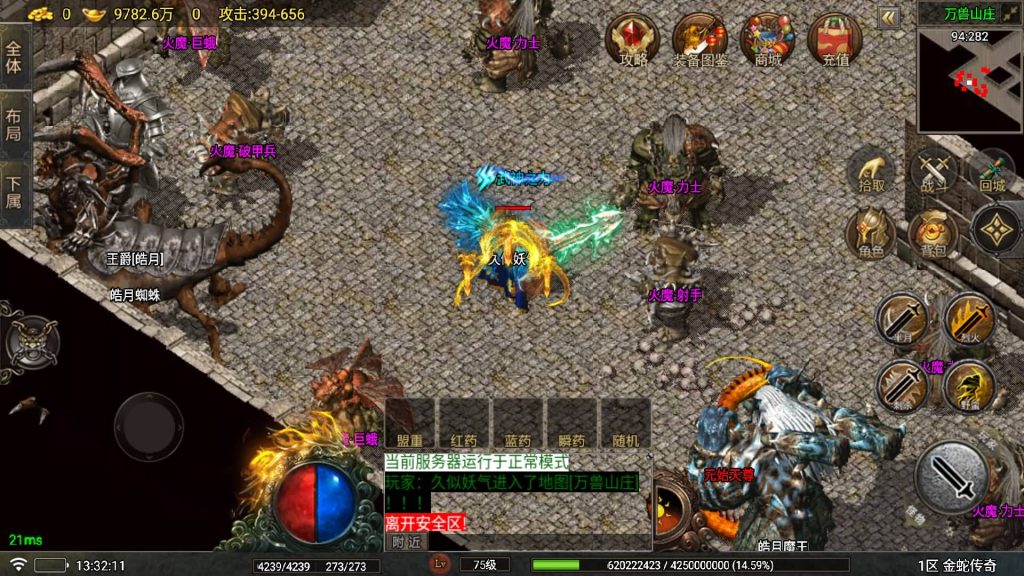Use the 随机 random teleport slot
Viewport: 1024px width, 576px height.
(624, 423)
